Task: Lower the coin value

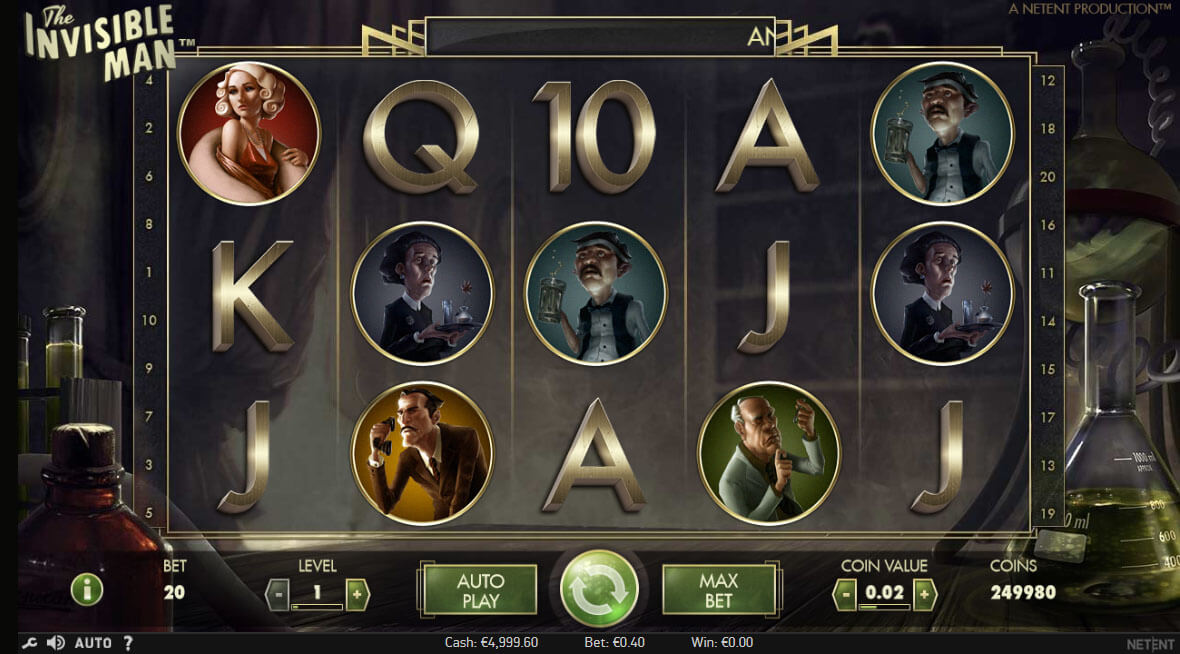Action: click(x=845, y=594)
